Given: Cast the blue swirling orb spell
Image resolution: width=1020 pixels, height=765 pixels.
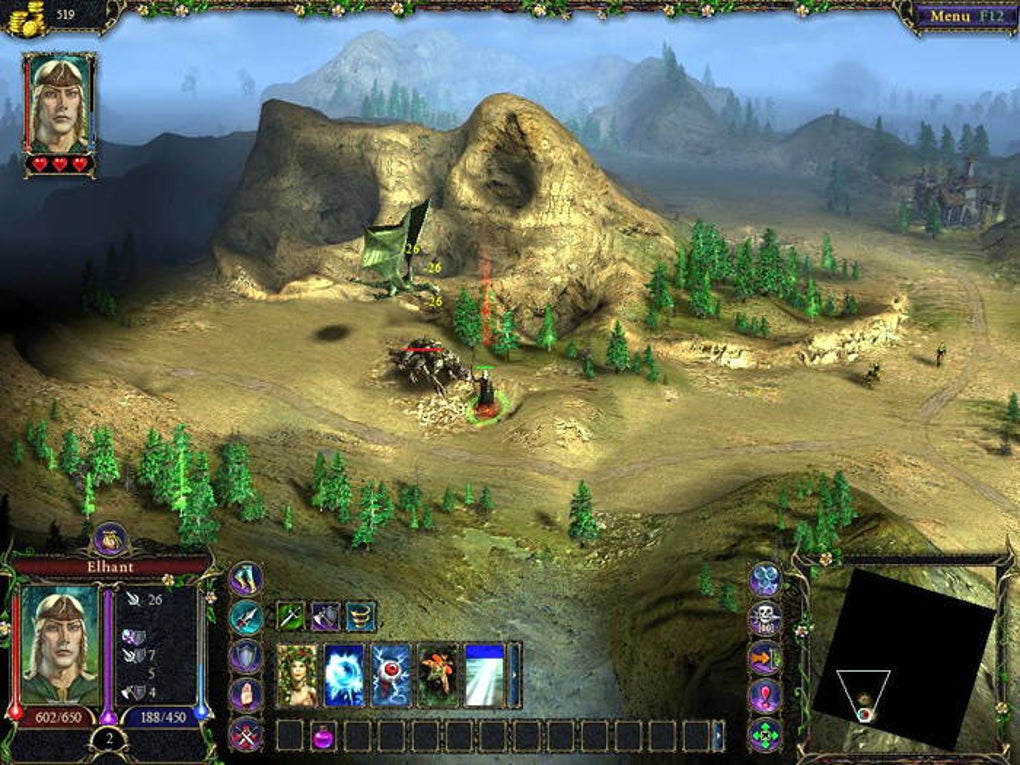Looking at the screenshot, I should pyautogui.click(x=344, y=675).
